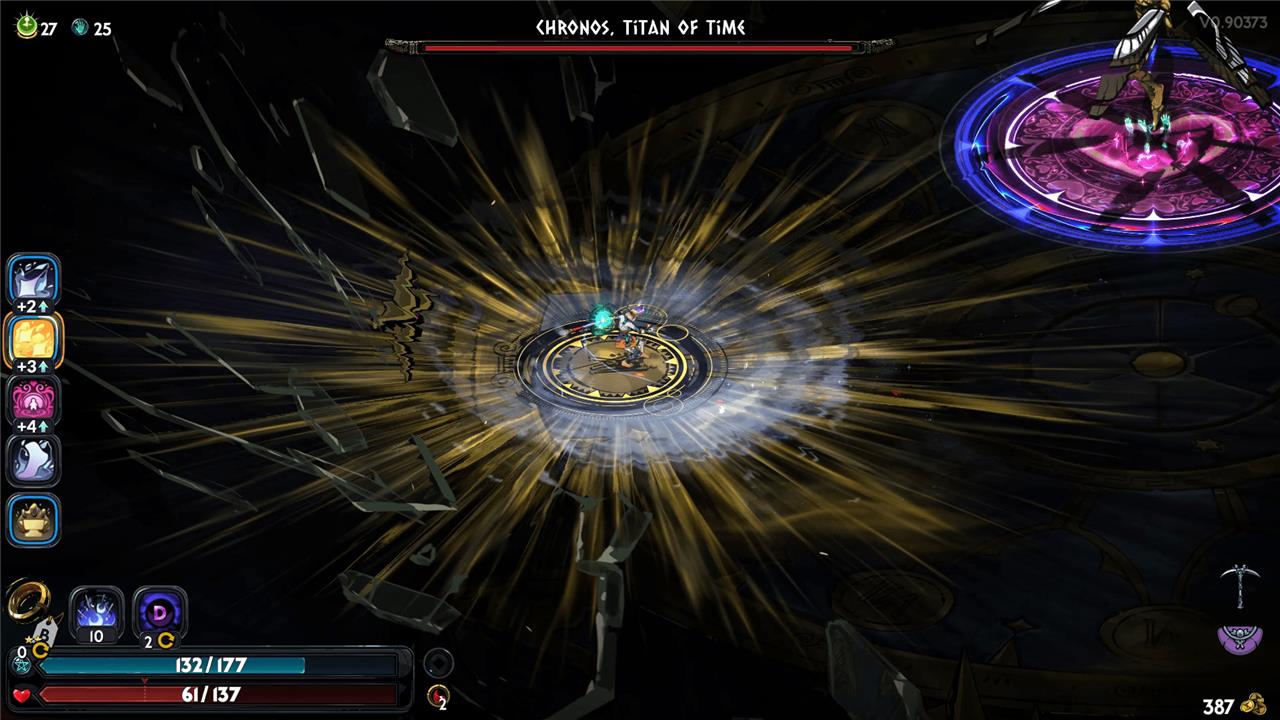Screen dimensions: 1280x720
Task: Choose the golden chalice boon icon
Action: (34, 520)
